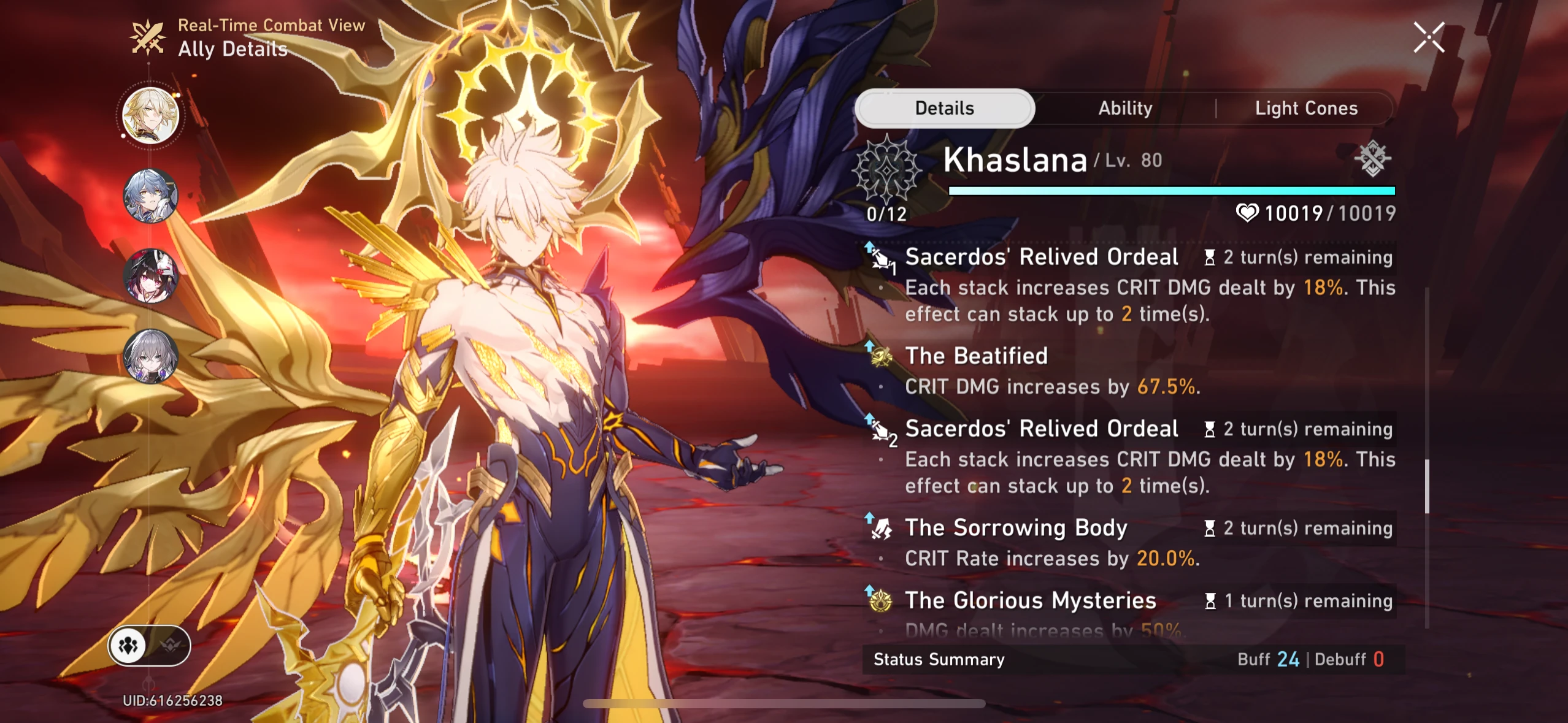Viewport: 1568px width, 723px height.
Task: Select the Details tab
Action: 945,108
